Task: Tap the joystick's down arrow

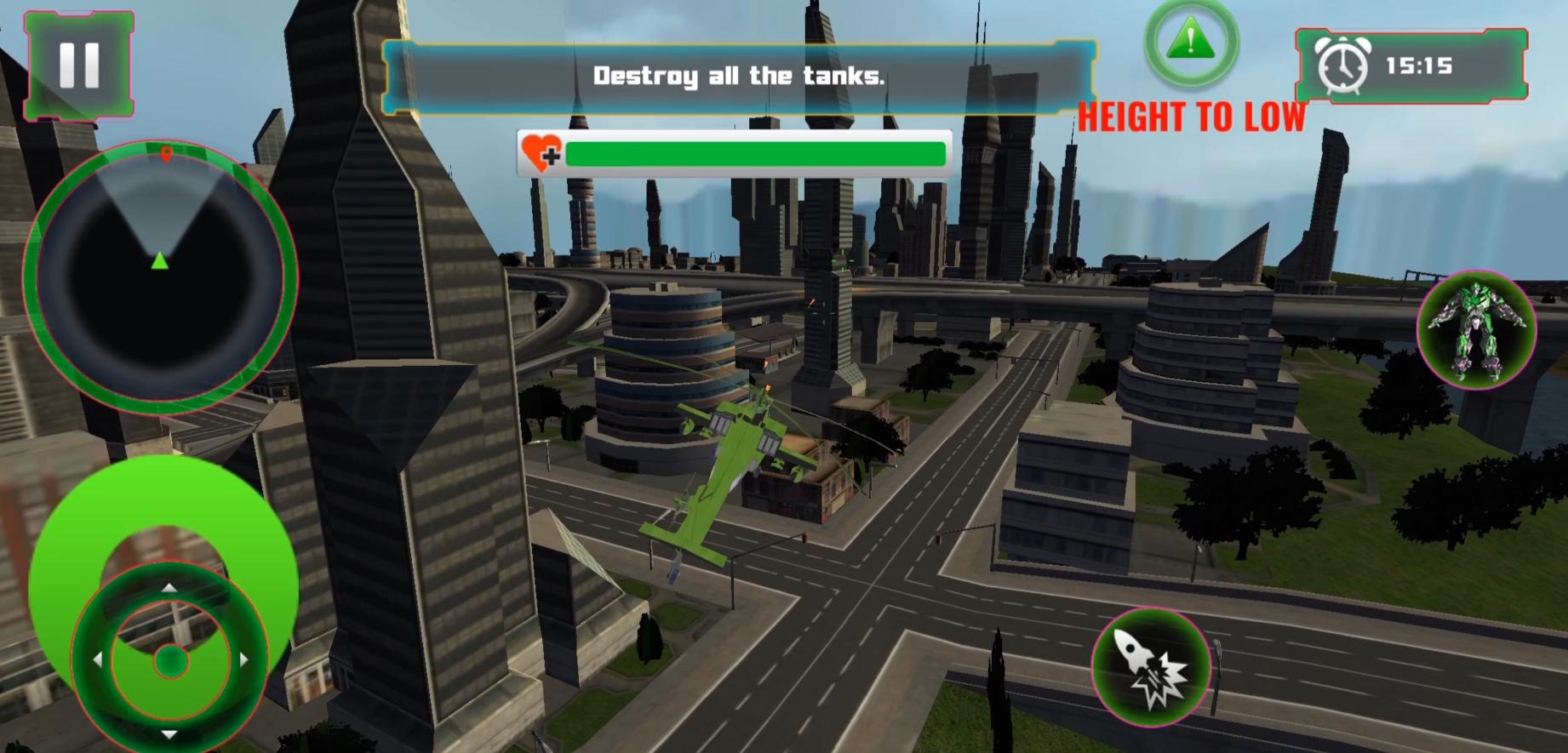Action: click(x=169, y=733)
